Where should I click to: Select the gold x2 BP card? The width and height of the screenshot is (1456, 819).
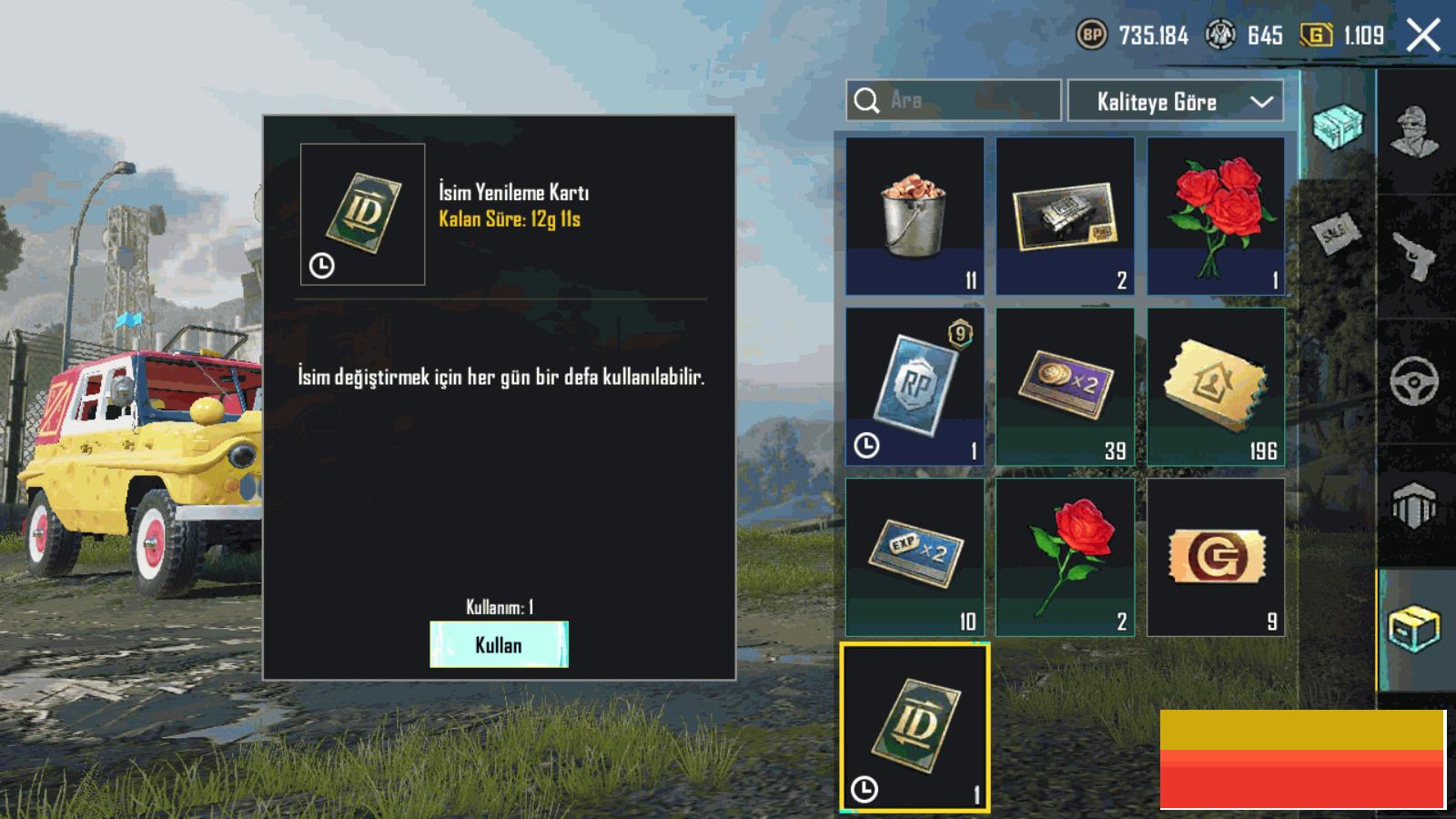pos(1065,387)
